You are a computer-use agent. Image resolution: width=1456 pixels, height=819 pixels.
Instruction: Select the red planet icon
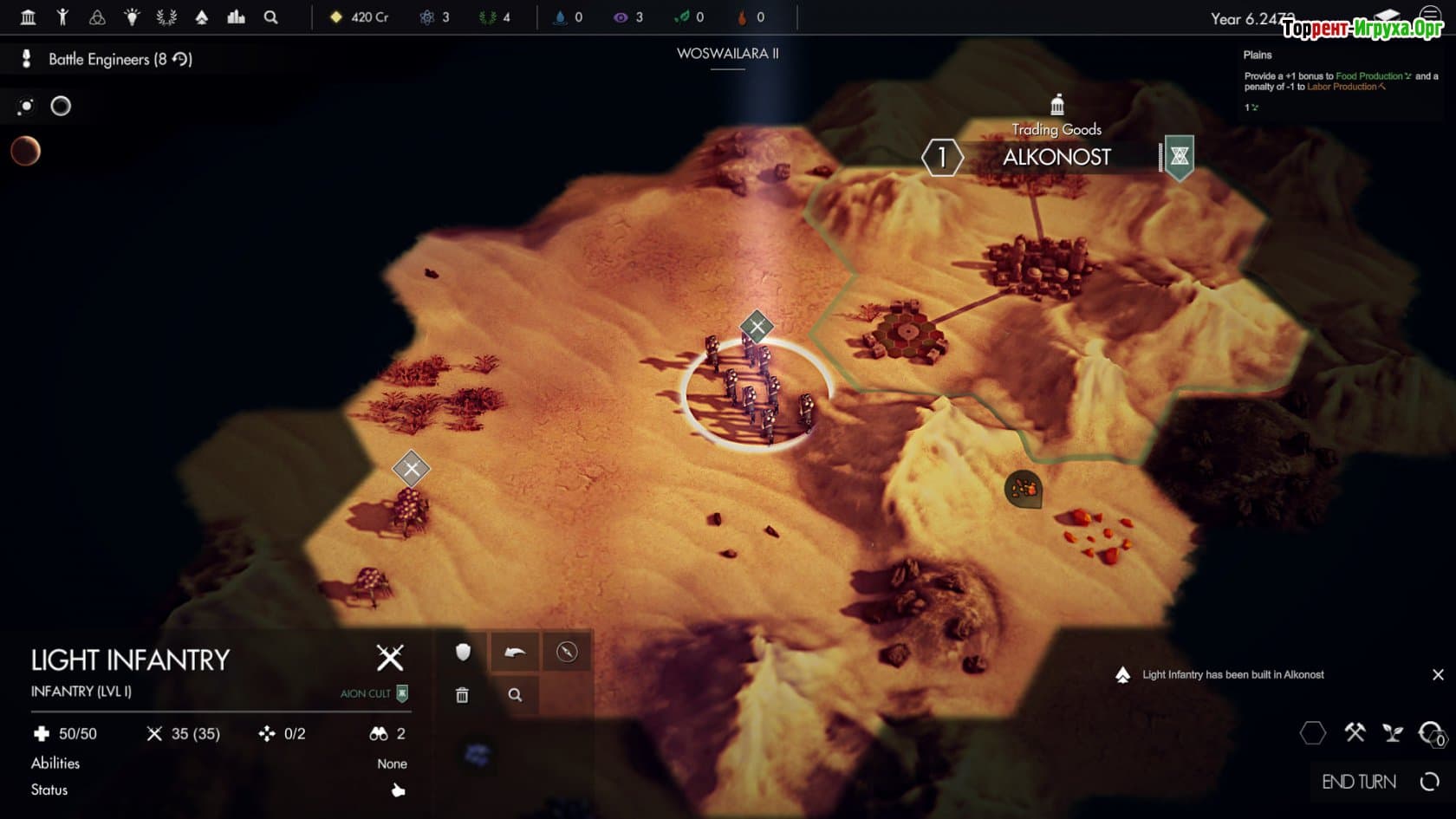tap(26, 152)
